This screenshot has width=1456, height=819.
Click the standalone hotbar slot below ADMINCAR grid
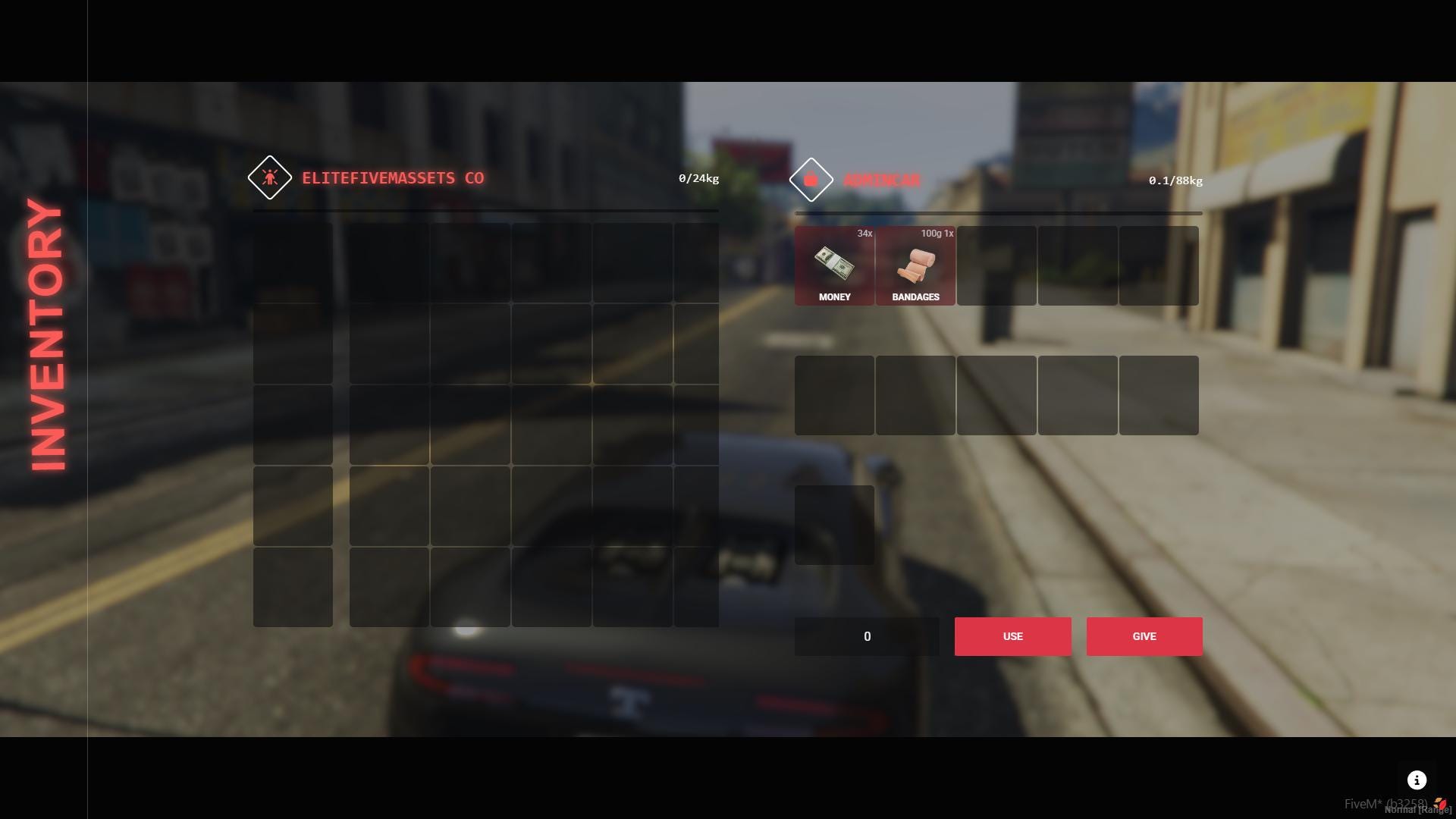click(834, 524)
